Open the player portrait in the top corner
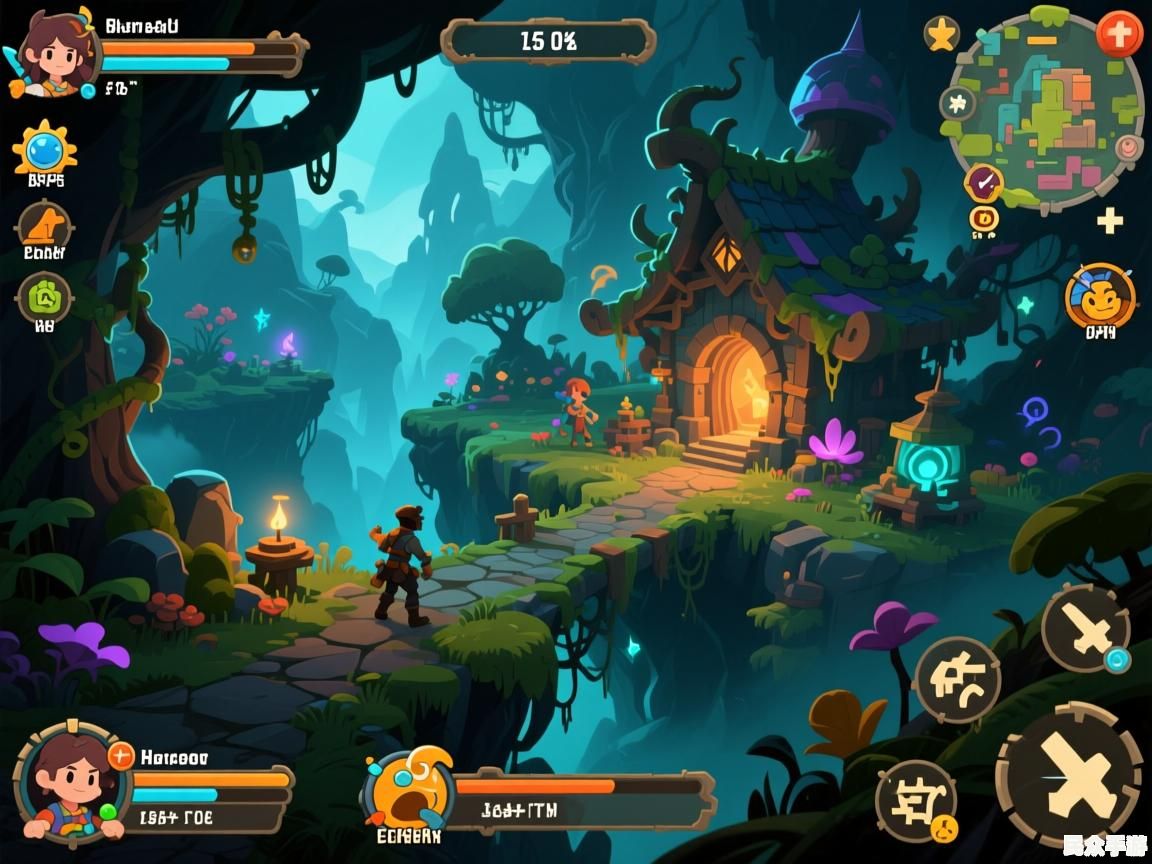1152x864 pixels. click(x=49, y=55)
